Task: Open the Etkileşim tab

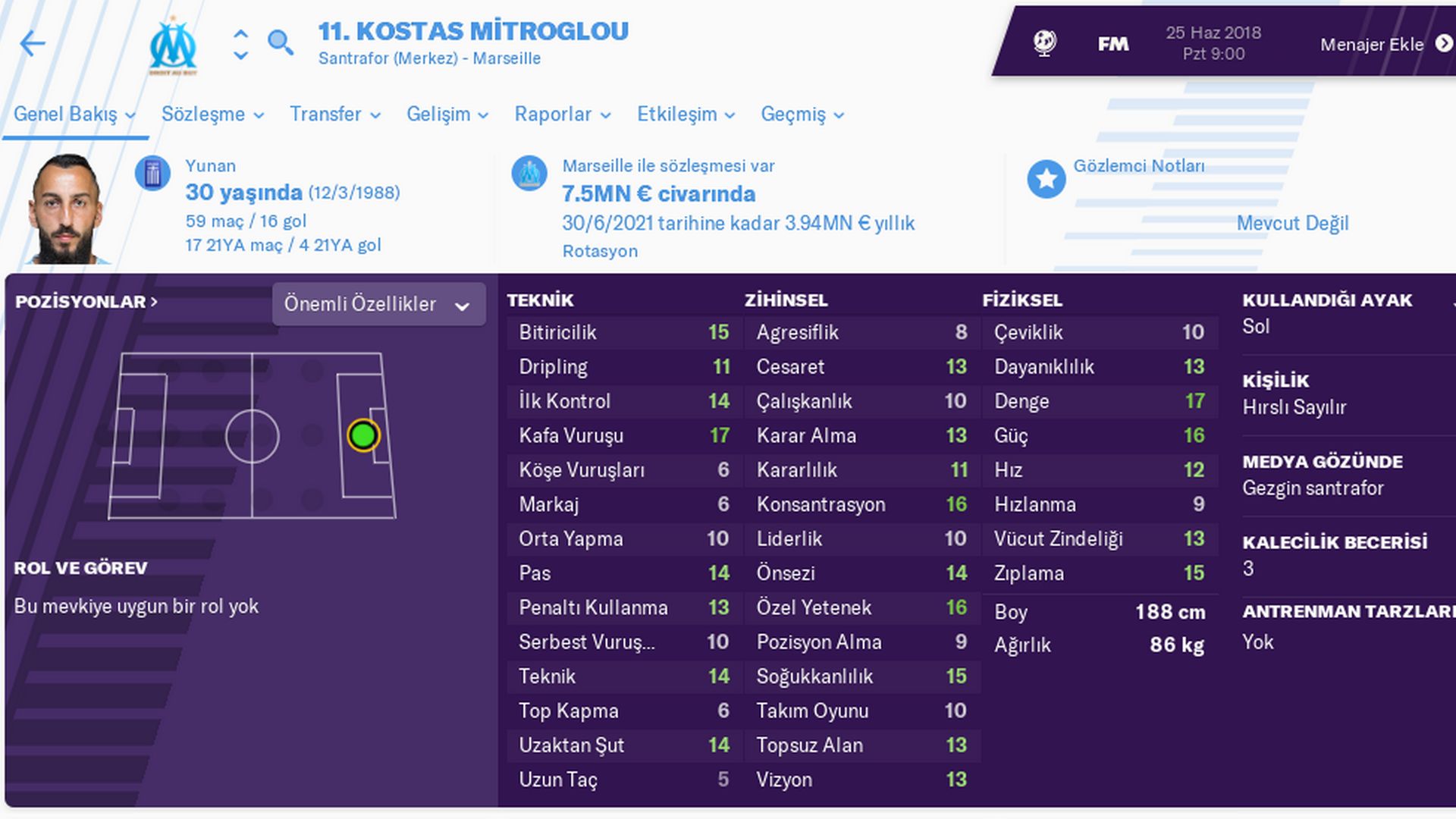Action: tap(686, 115)
